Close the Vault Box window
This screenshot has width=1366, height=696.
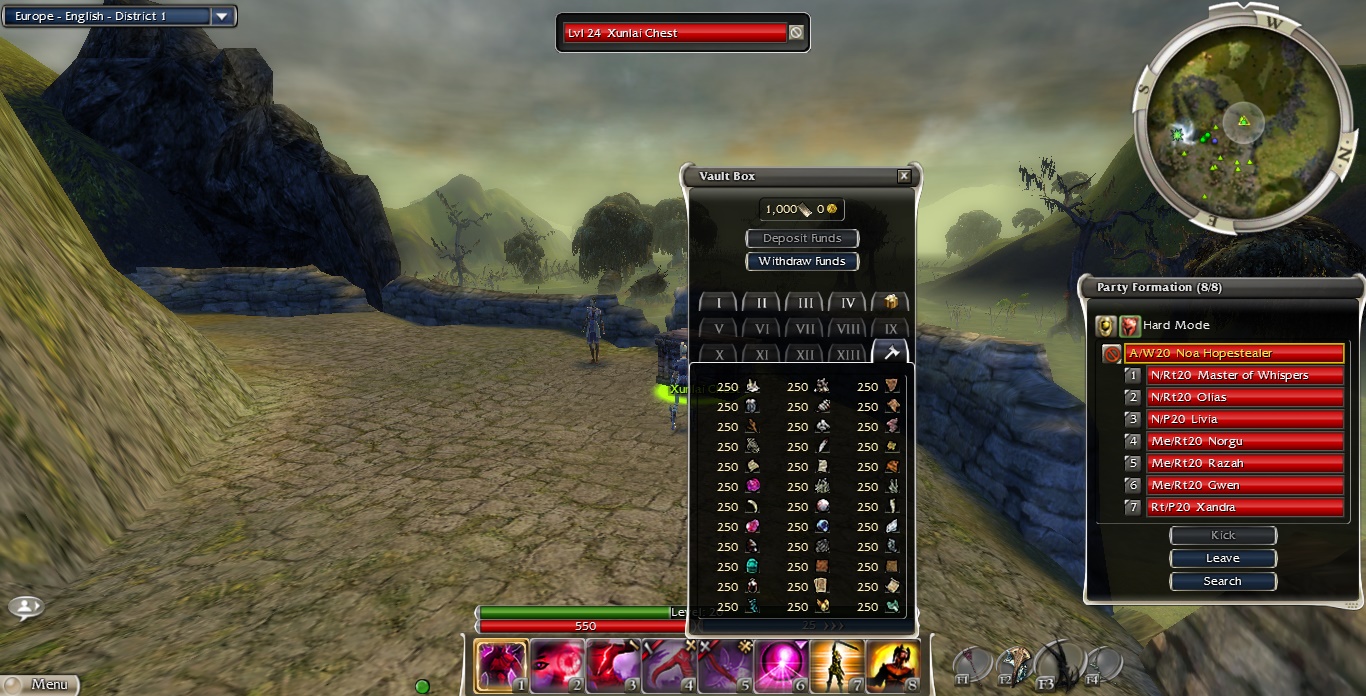click(904, 176)
